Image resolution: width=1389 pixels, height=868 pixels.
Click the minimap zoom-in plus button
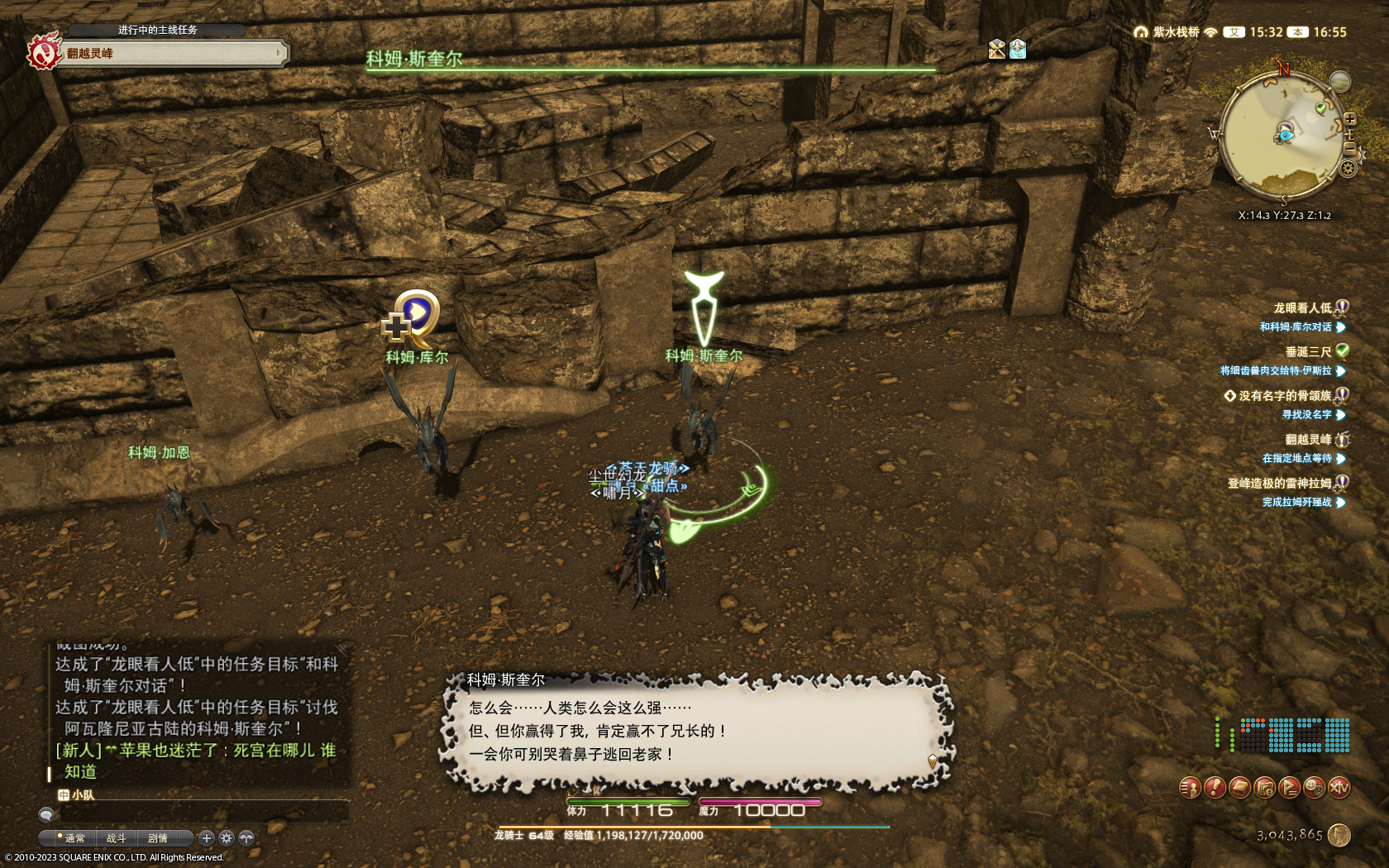coord(1350,119)
